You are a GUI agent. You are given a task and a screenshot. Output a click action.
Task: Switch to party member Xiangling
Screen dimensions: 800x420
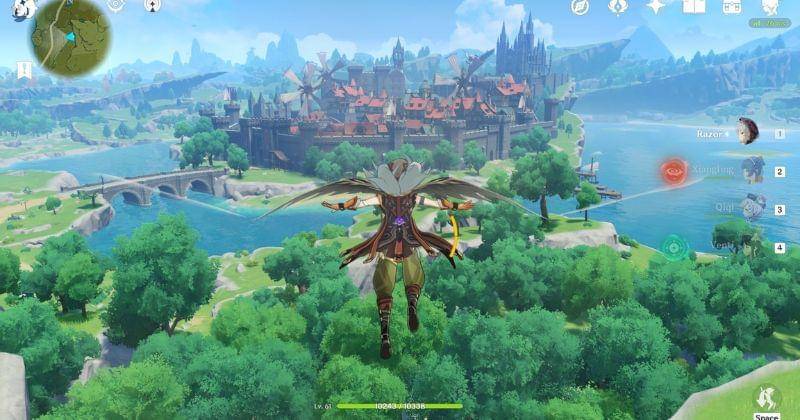[x=752, y=169]
